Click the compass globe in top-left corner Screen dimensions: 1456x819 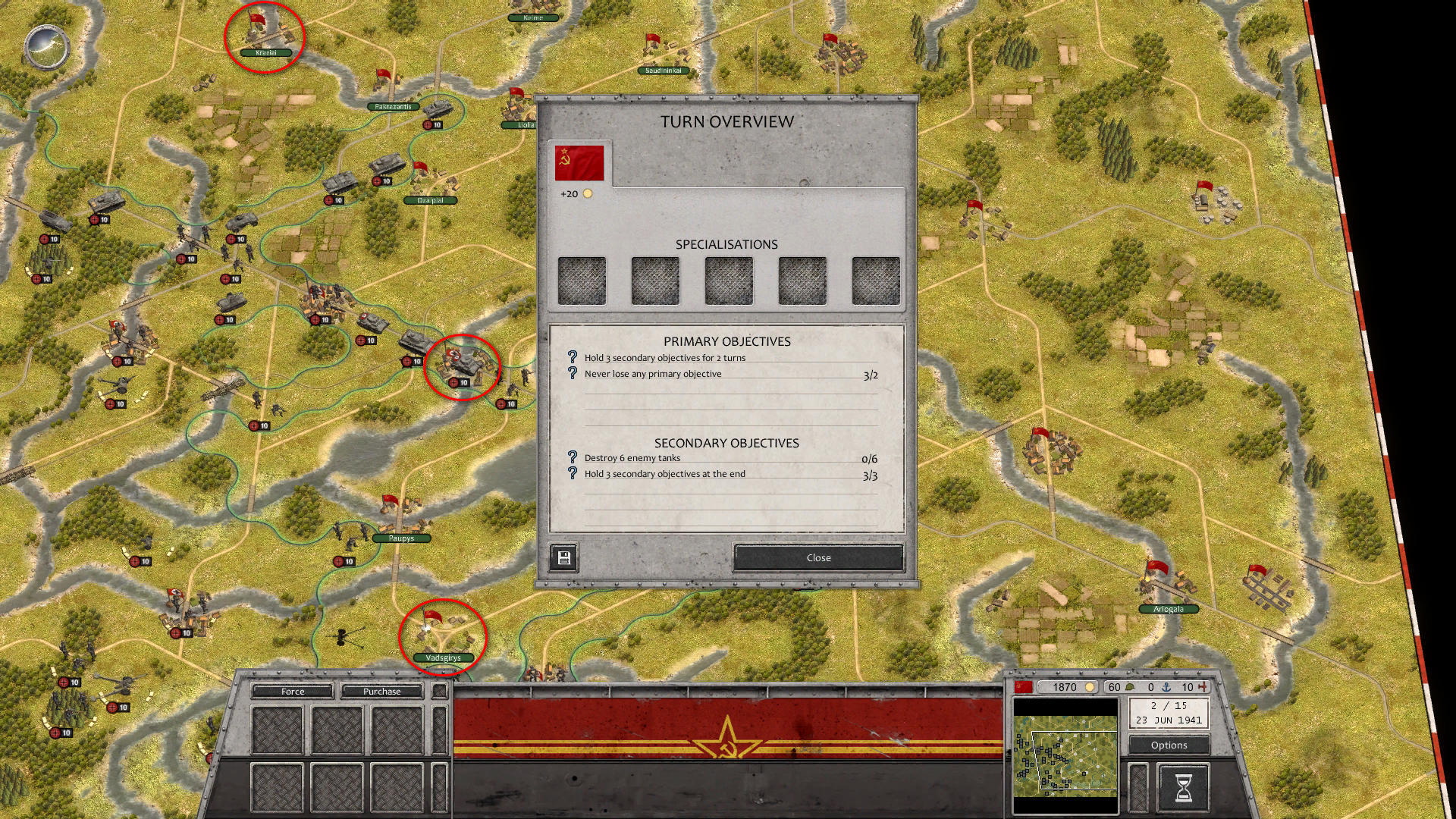pos(45,47)
